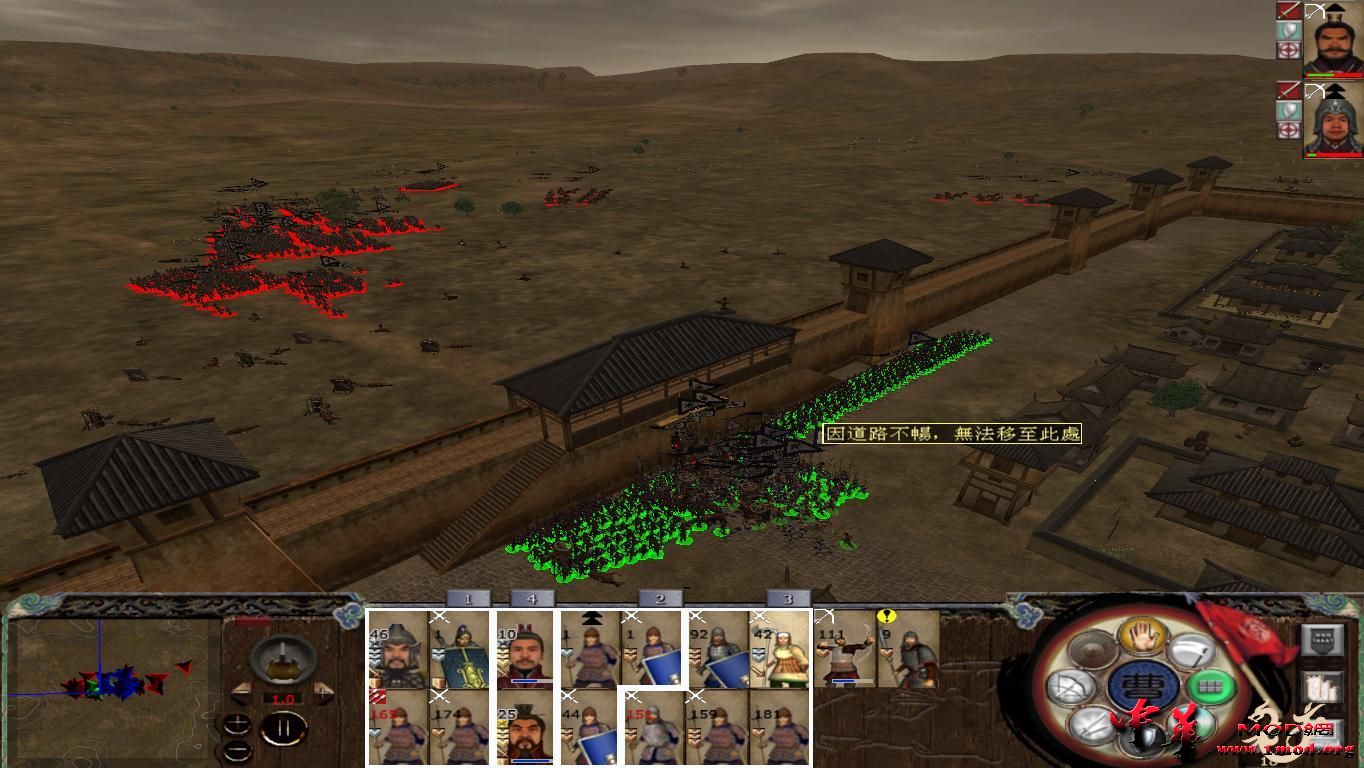Select unit group tab 4

531,597
